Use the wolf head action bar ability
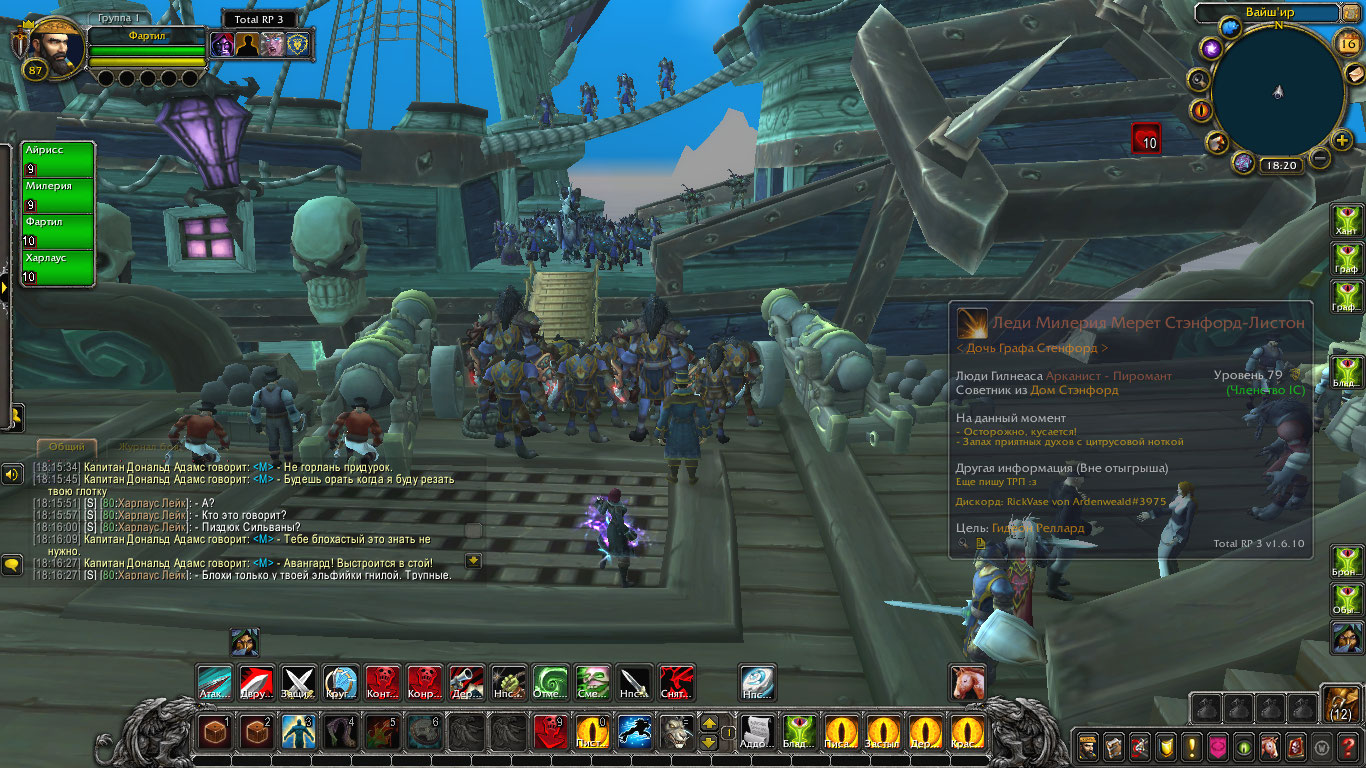The image size is (1366, 768). pos(676,732)
